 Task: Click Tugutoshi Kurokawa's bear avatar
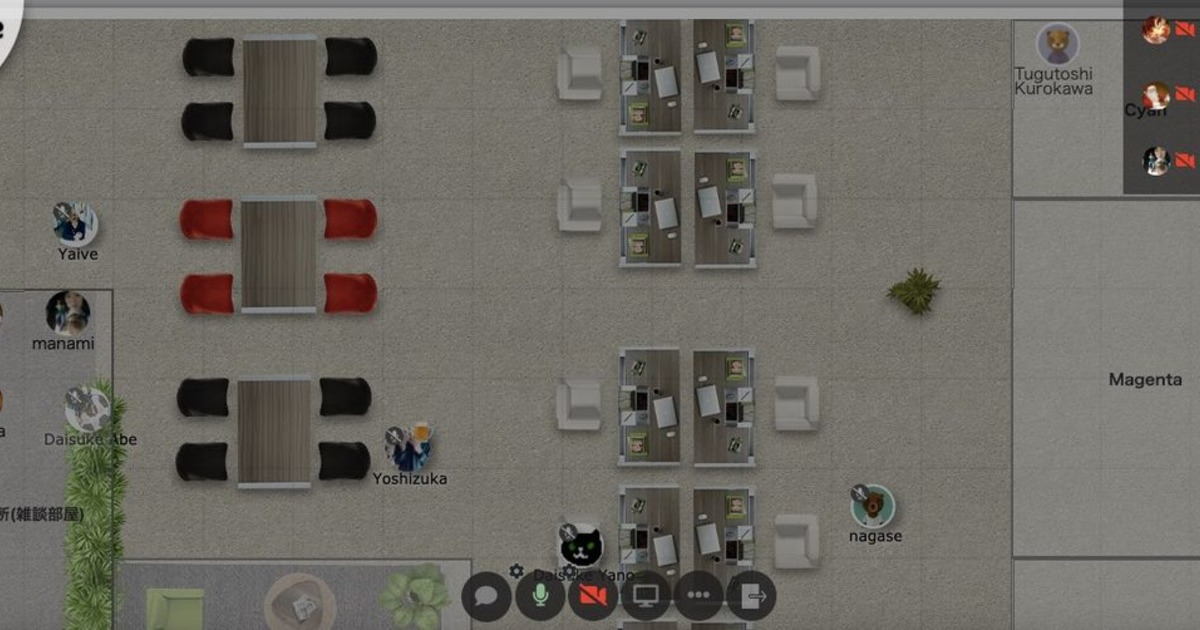tap(1056, 44)
